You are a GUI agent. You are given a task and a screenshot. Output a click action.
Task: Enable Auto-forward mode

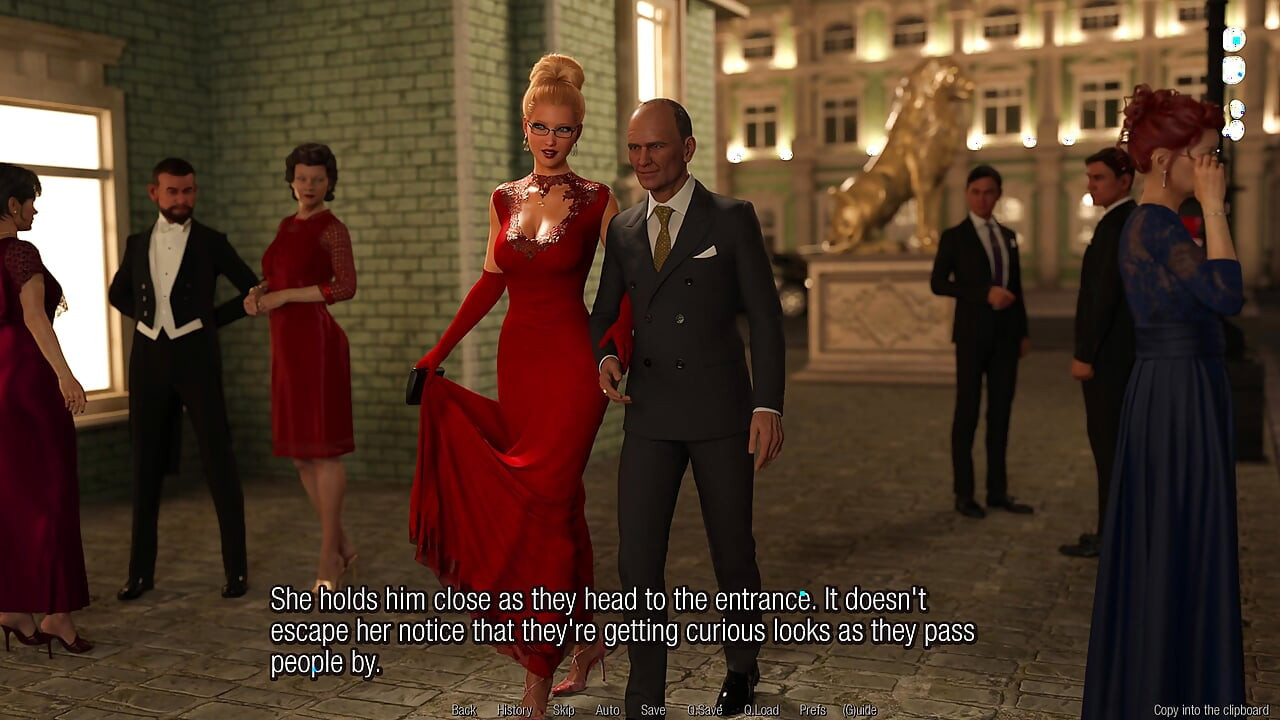[607, 709]
